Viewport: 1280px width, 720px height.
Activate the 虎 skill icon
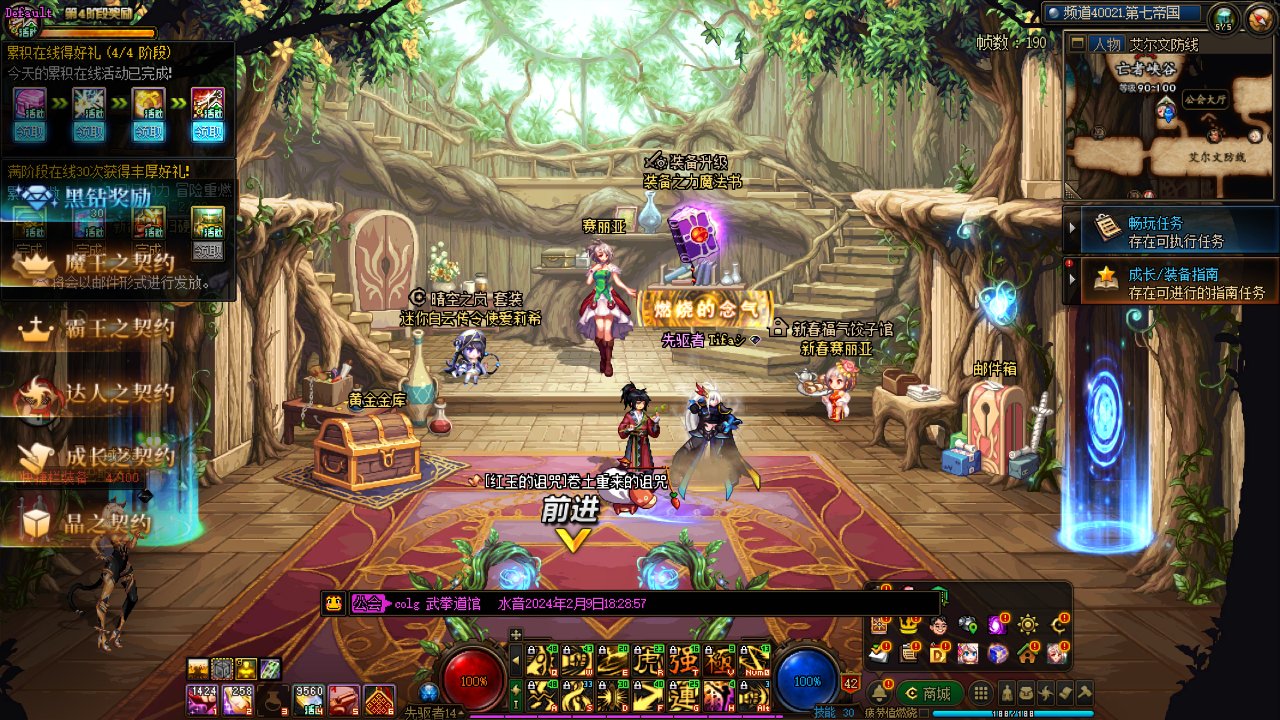[649, 660]
